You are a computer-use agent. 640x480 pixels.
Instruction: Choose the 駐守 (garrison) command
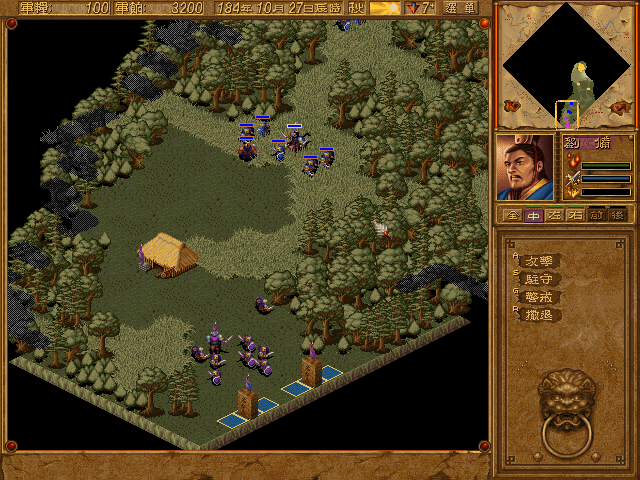pyautogui.click(x=539, y=279)
